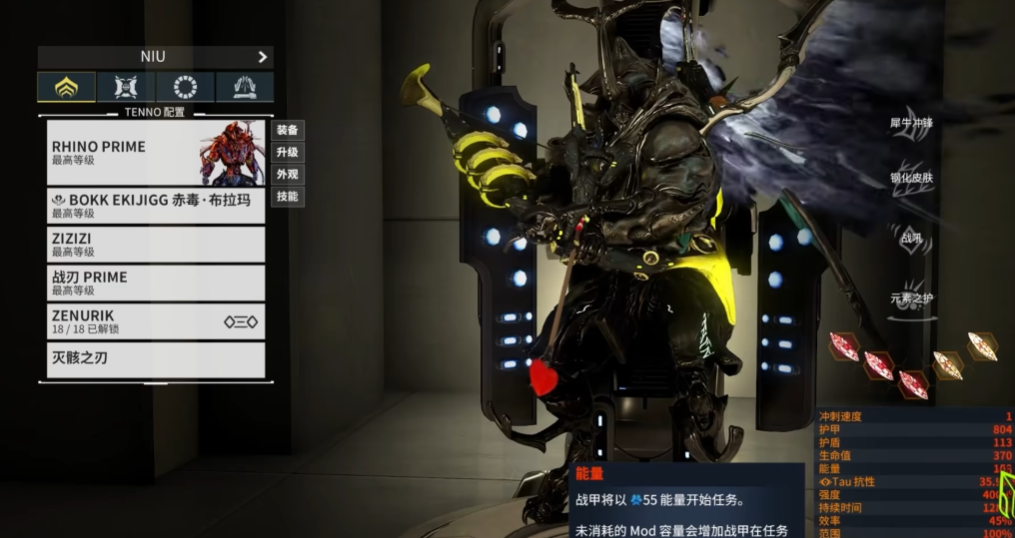Image resolution: width=1015 pixels, height=538 pixels.
Task: Open the 升级 upgrade button
Action: [288, 152]
